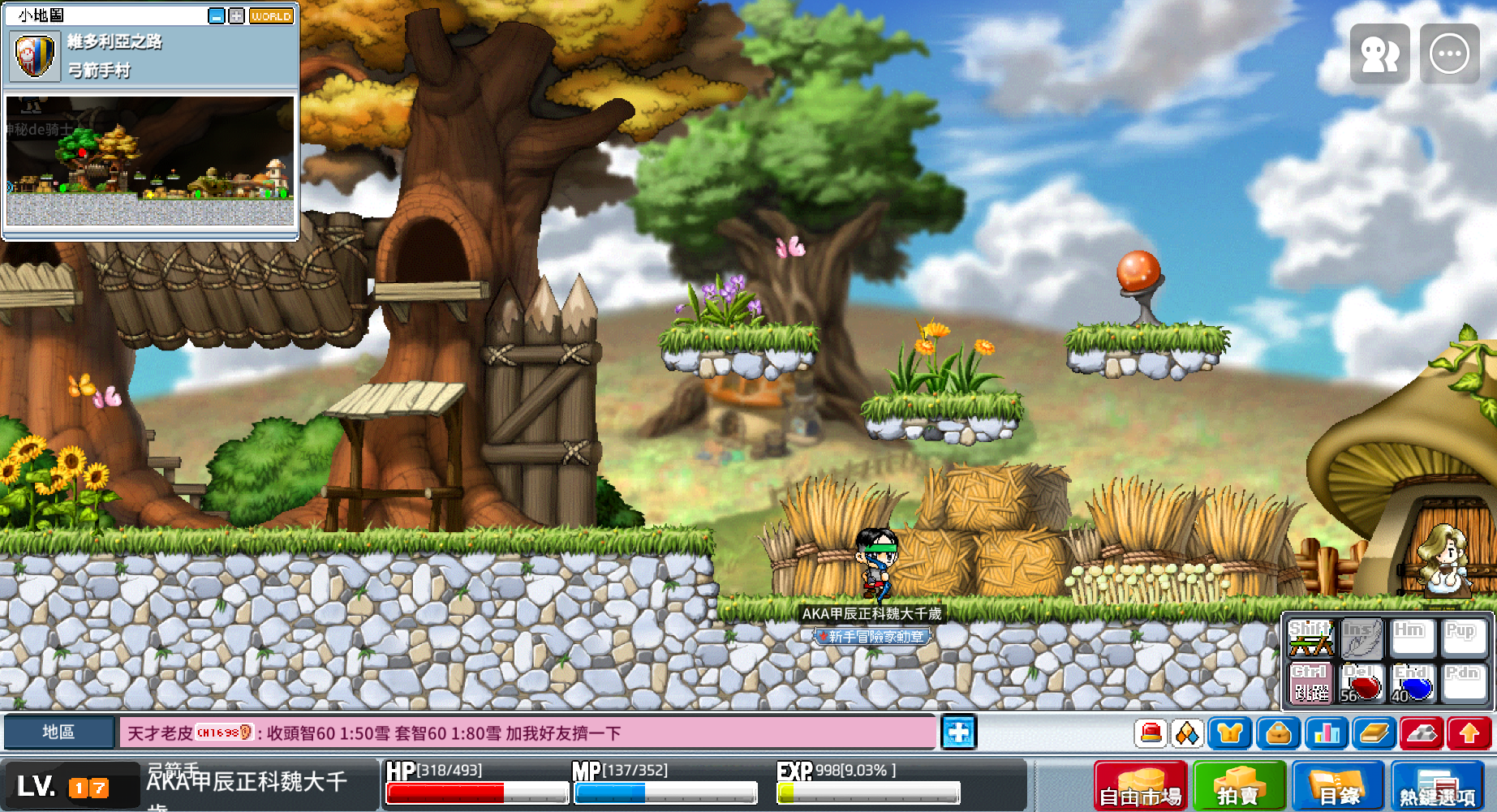The width and height of the screenshot is (1497, 812).
Task: Select the 地區 chat channel tab
Action: [58, 732]
